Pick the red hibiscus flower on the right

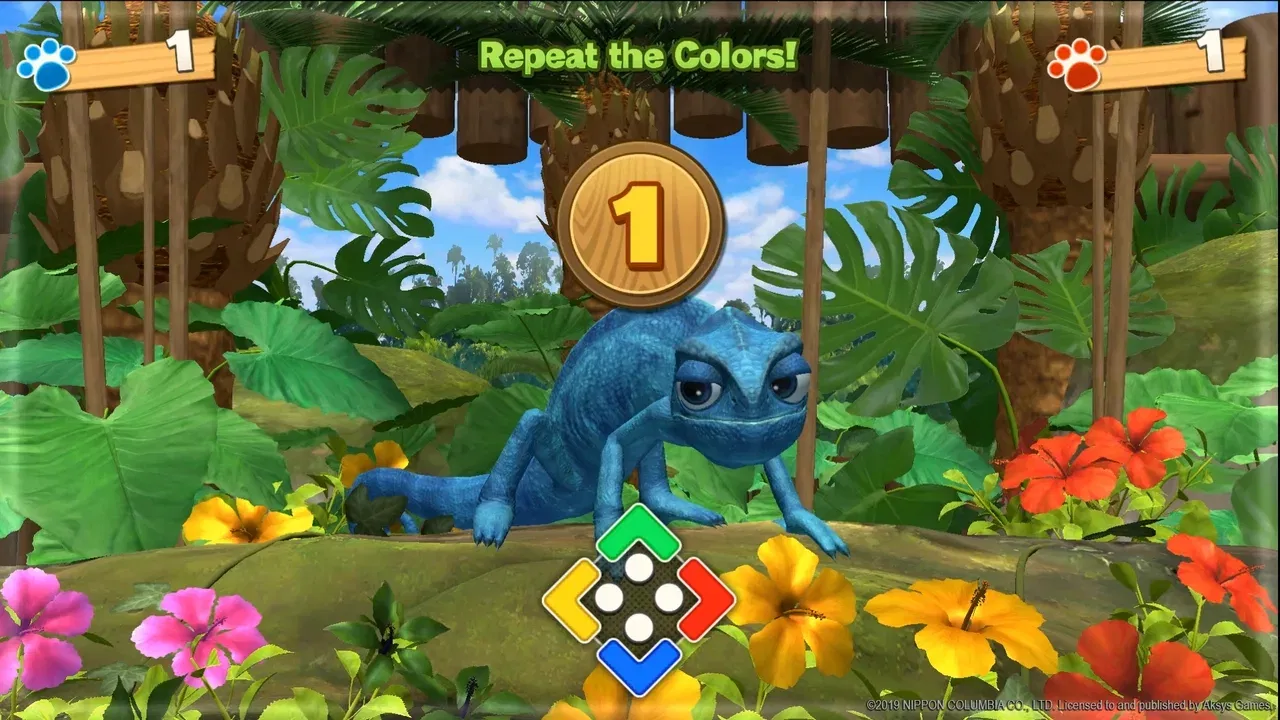(1140, 450)
